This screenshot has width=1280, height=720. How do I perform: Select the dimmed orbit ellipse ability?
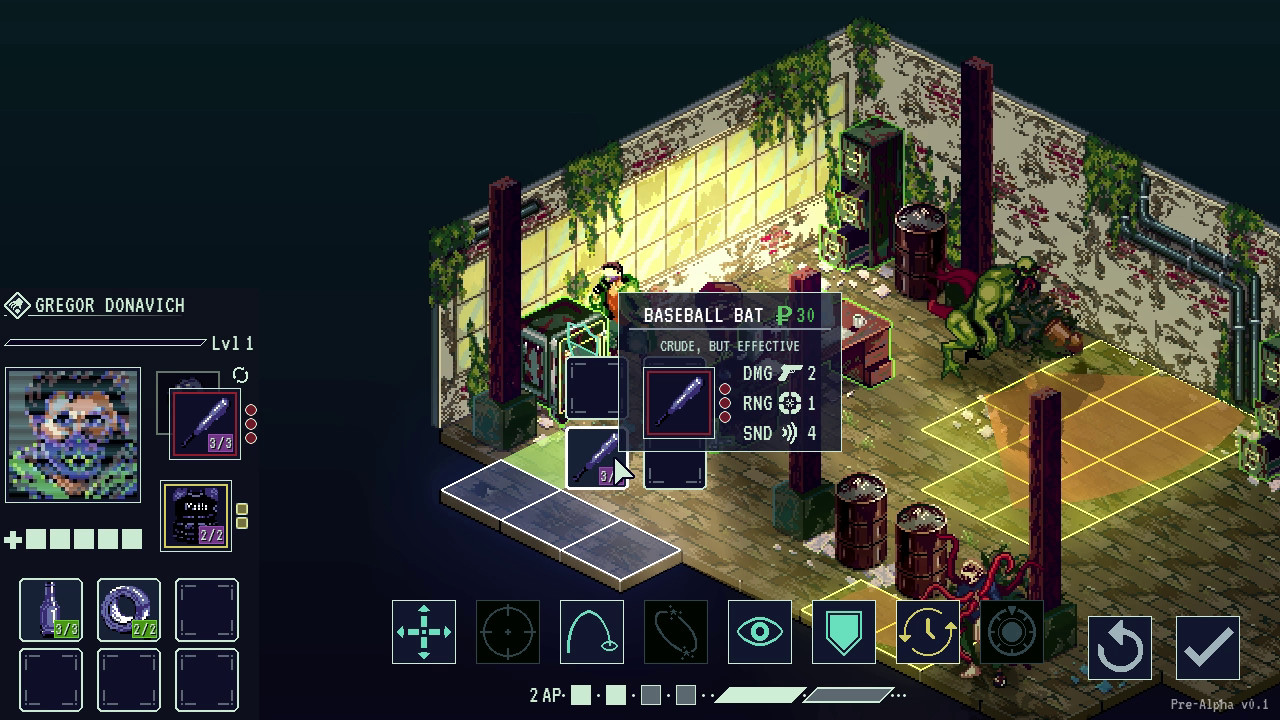676,632
